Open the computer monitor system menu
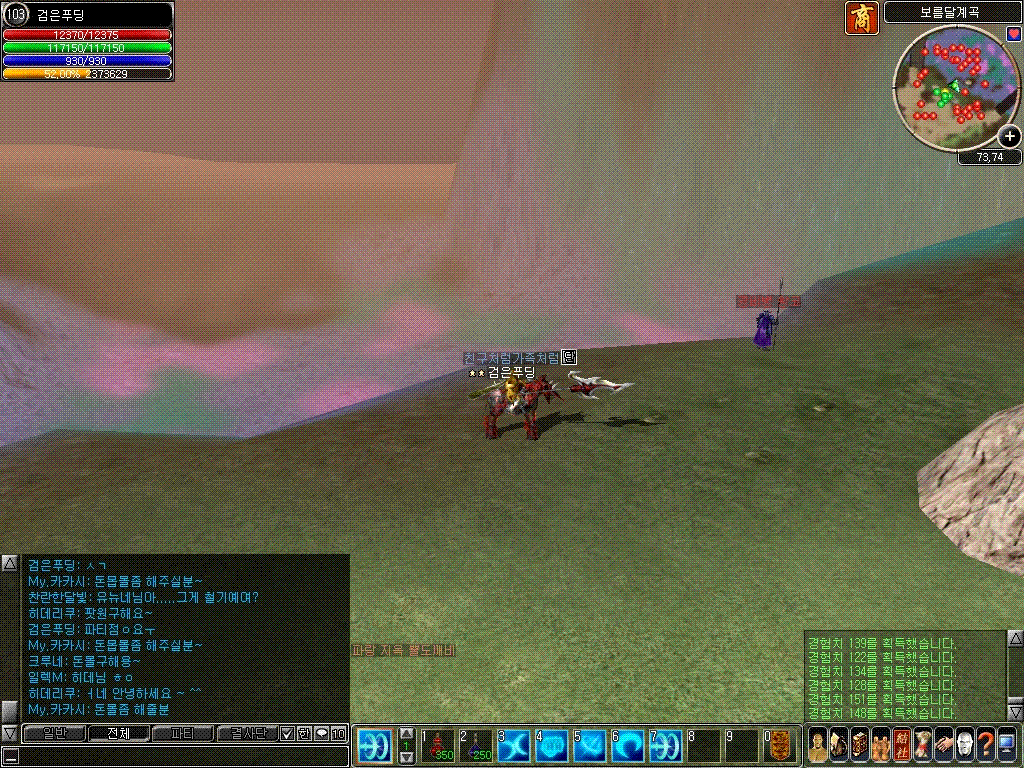The height and width of the screenshot is (768, 1024). 1007,745
